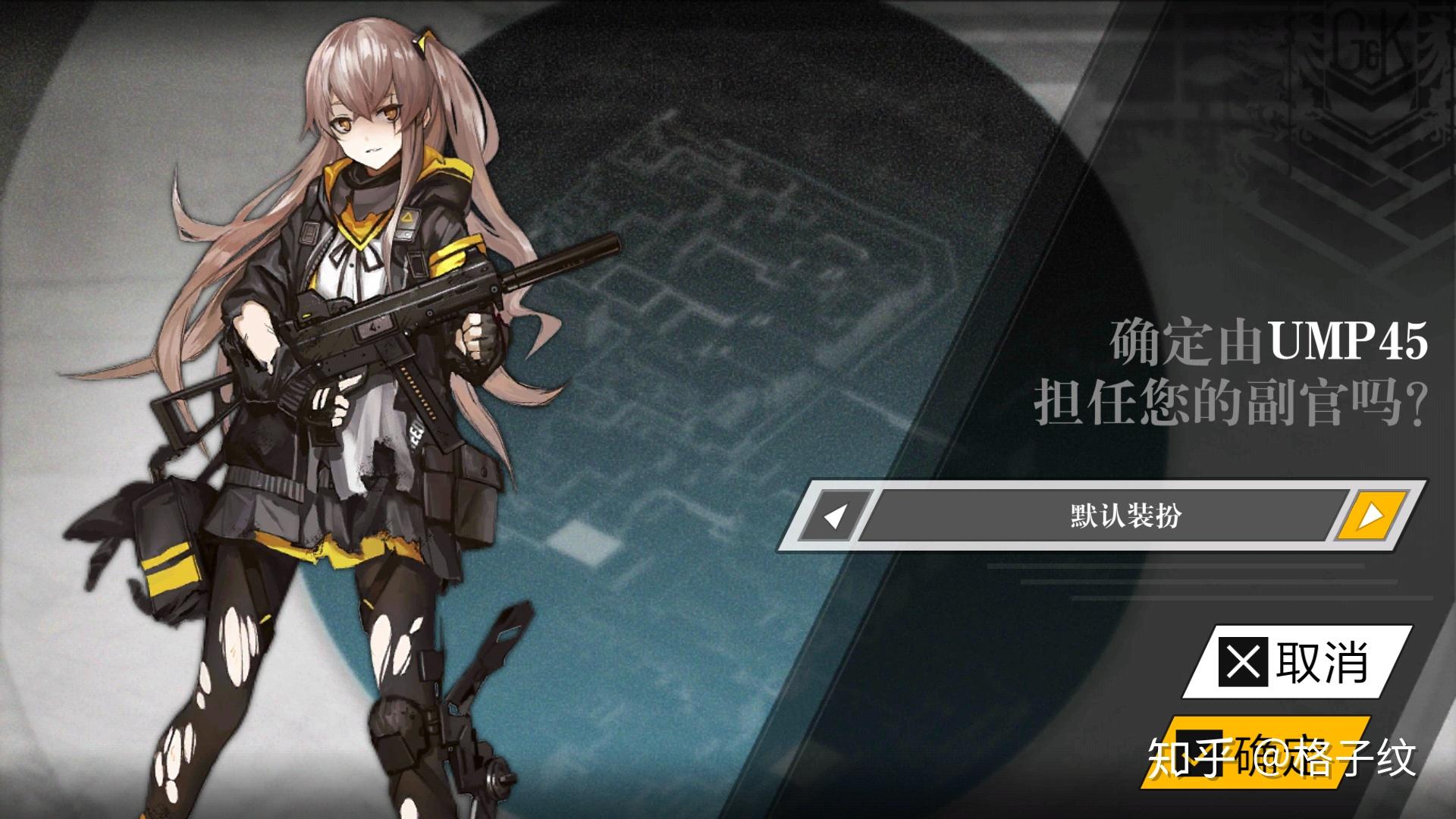Select the left arrow to browse previous costume

tap(835, 513)
